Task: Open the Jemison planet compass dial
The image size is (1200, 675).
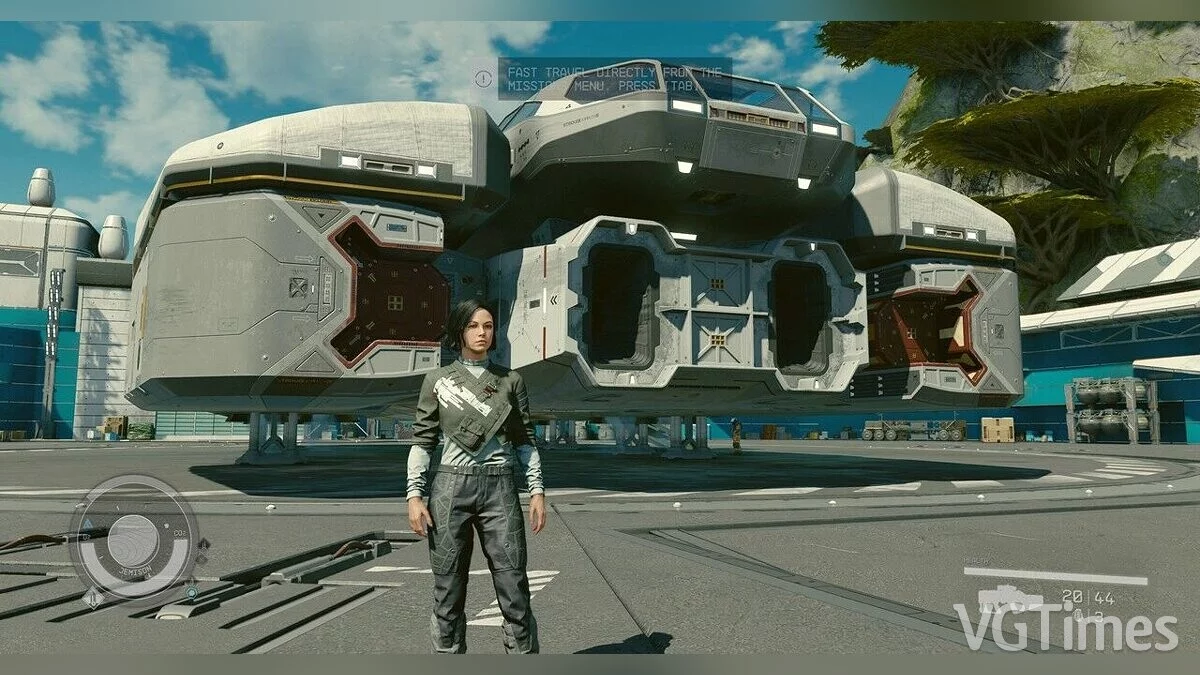Action: [x=133, y=540]
